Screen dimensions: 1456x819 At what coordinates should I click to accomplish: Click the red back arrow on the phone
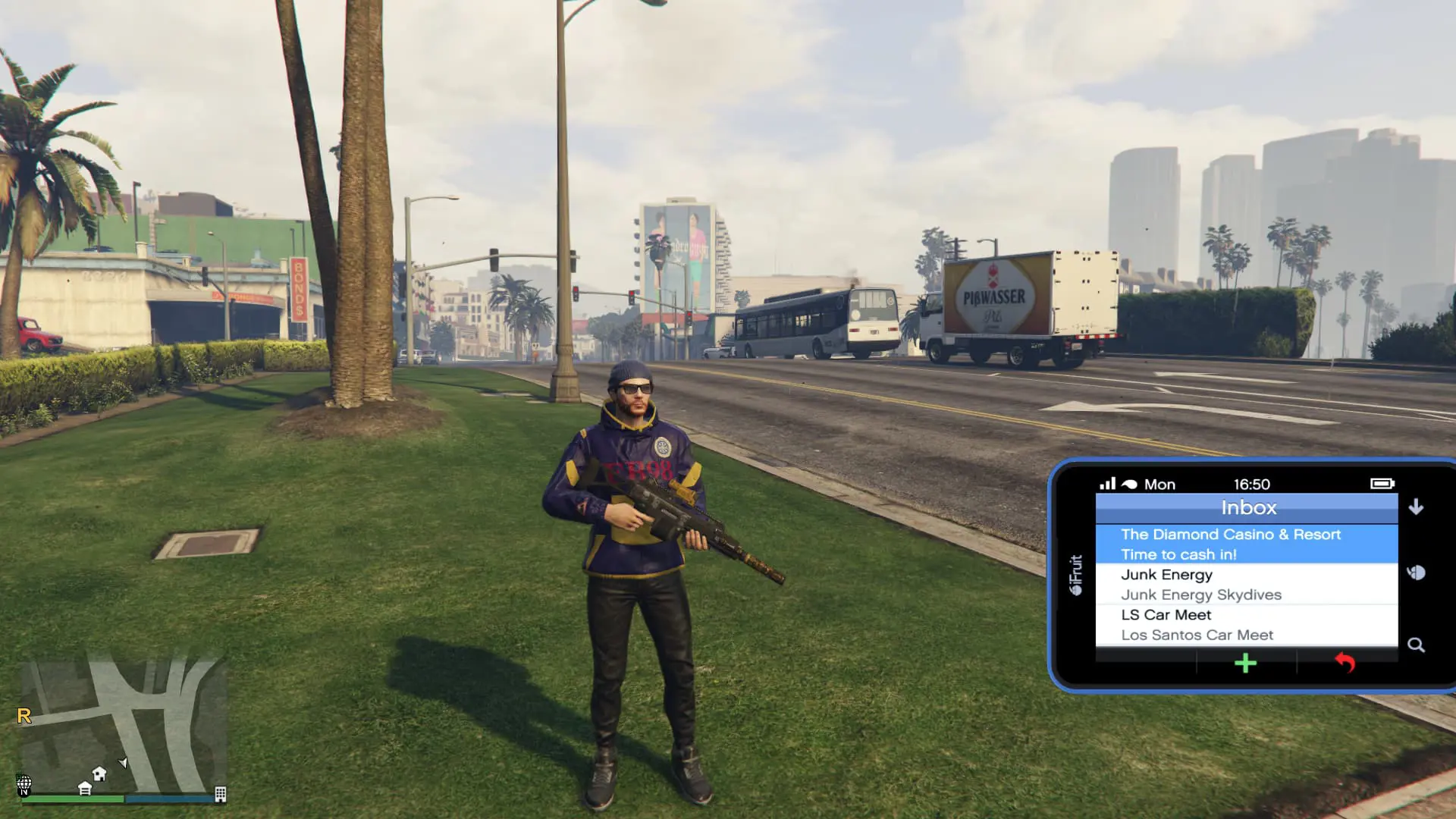click(1345, 664)
